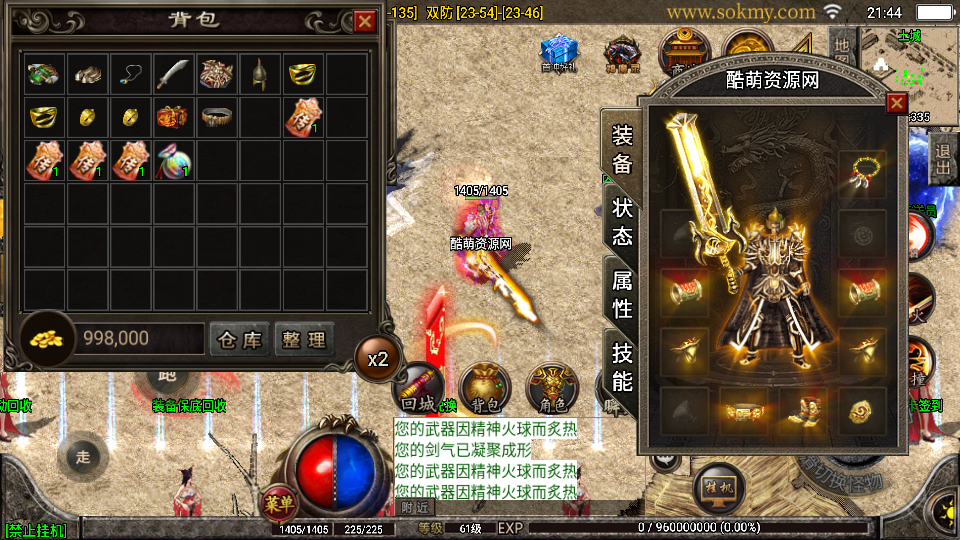Show the 属性 attributes tab
960x540 pixels.
(621, 294)
